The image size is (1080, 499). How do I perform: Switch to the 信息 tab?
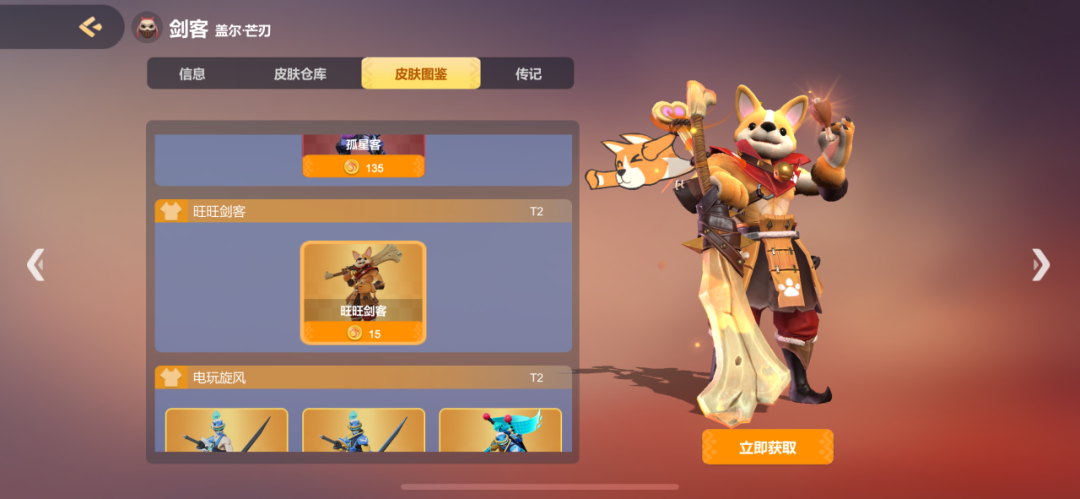[192, 74]
